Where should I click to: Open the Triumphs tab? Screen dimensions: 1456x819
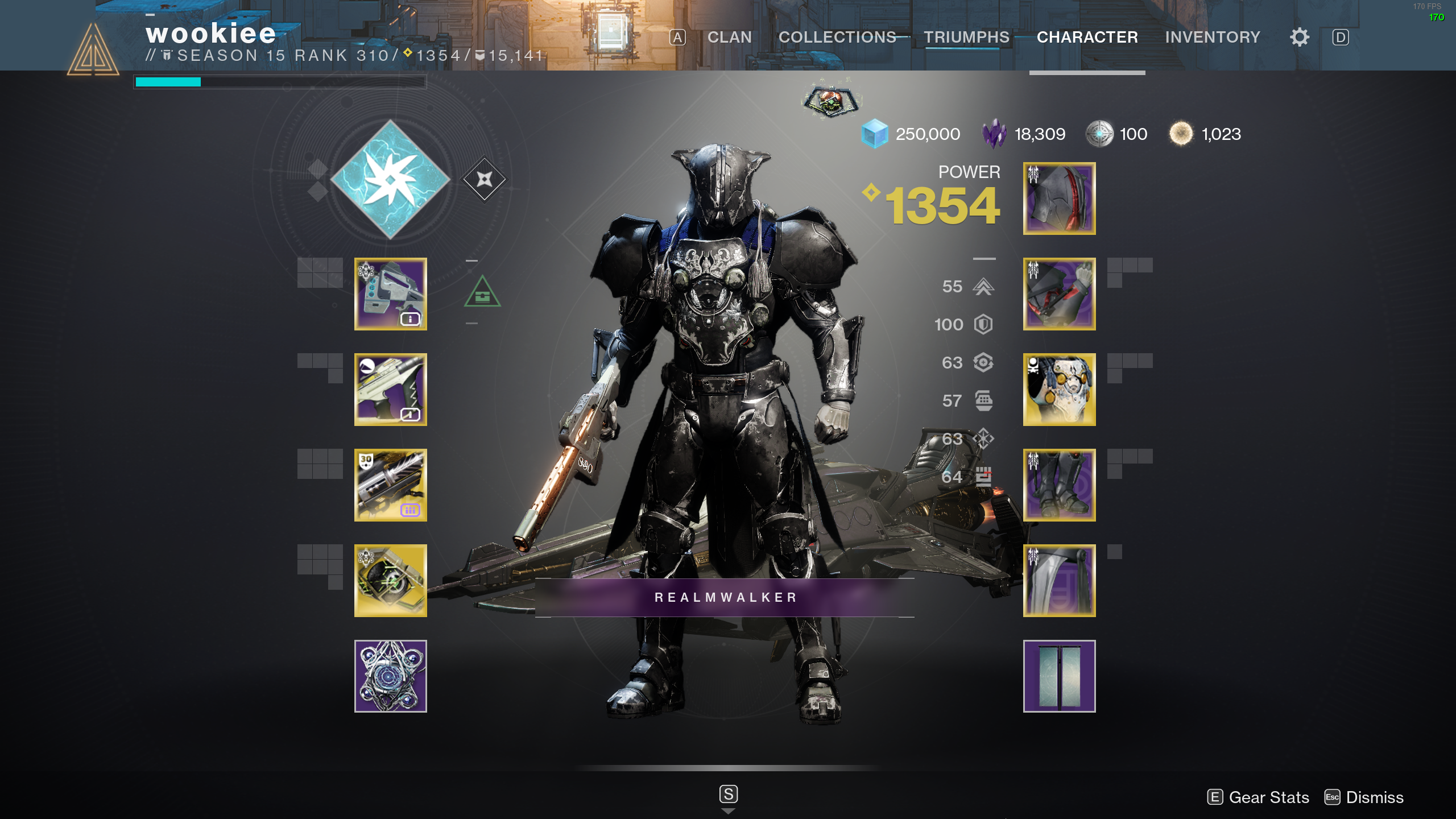(x=966, y=38)
